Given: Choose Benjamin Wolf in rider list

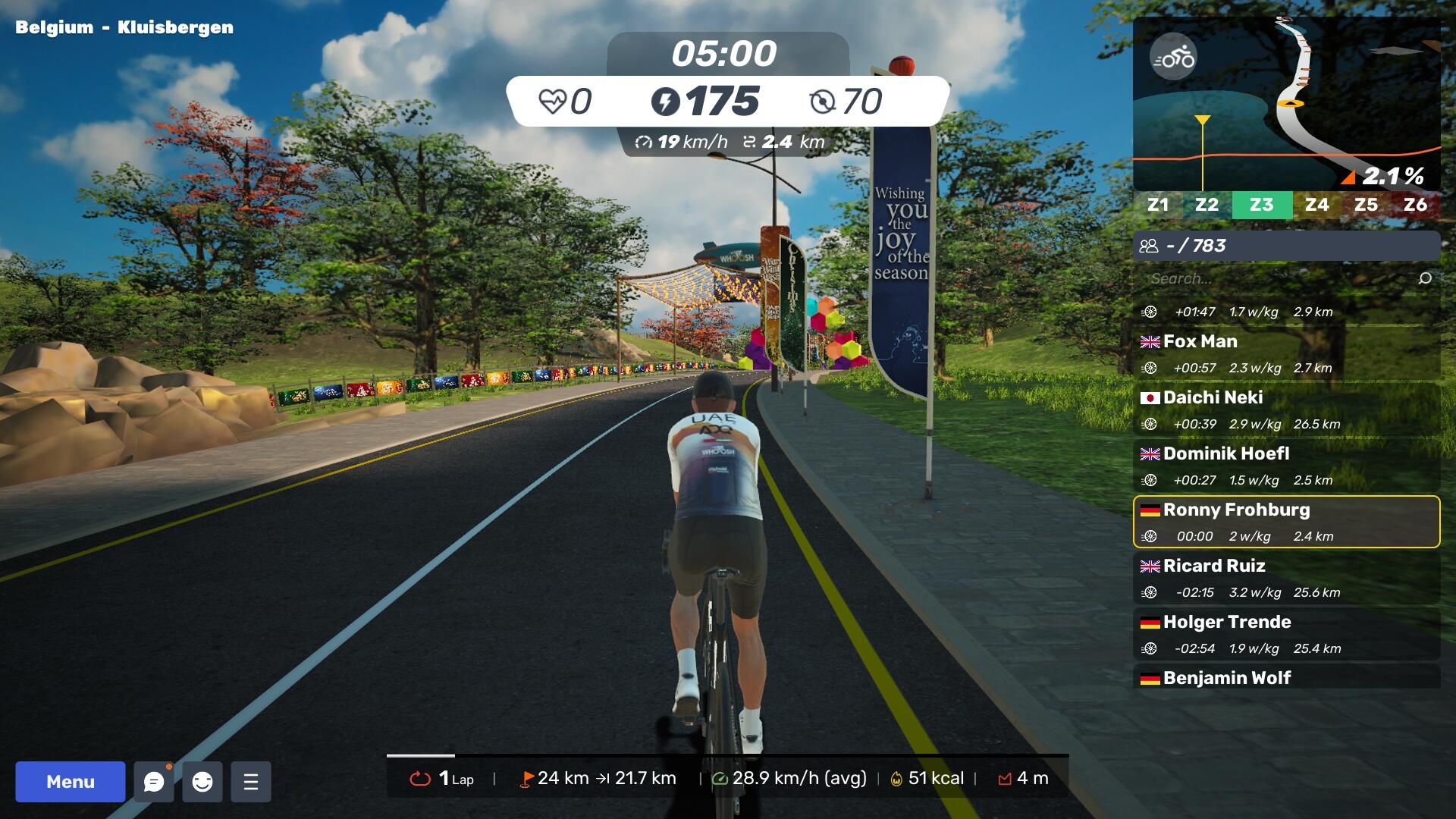Looking at the screenshot, I should (x=1286, y=677).
